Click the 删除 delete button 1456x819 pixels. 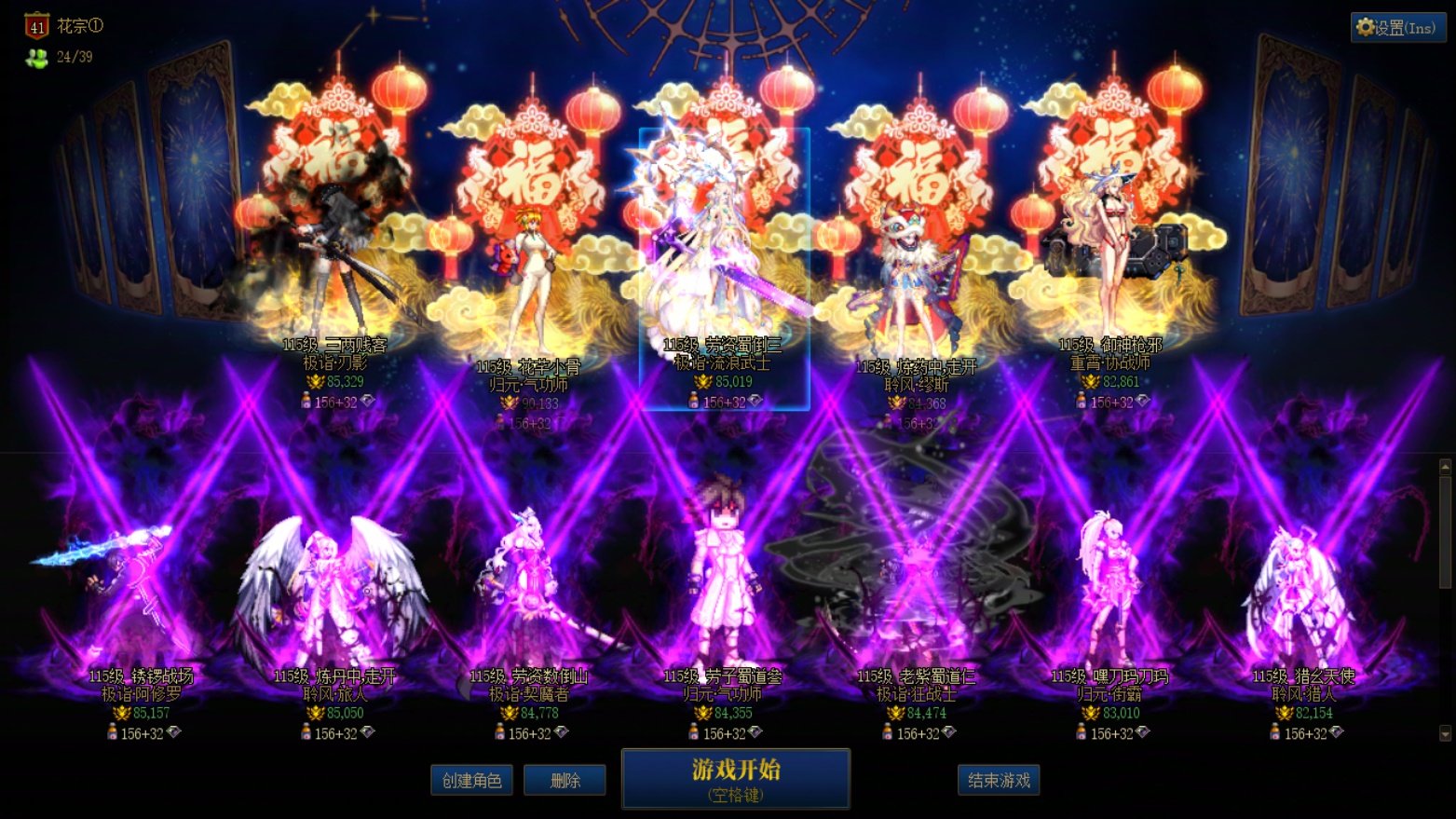coord(565,780)
